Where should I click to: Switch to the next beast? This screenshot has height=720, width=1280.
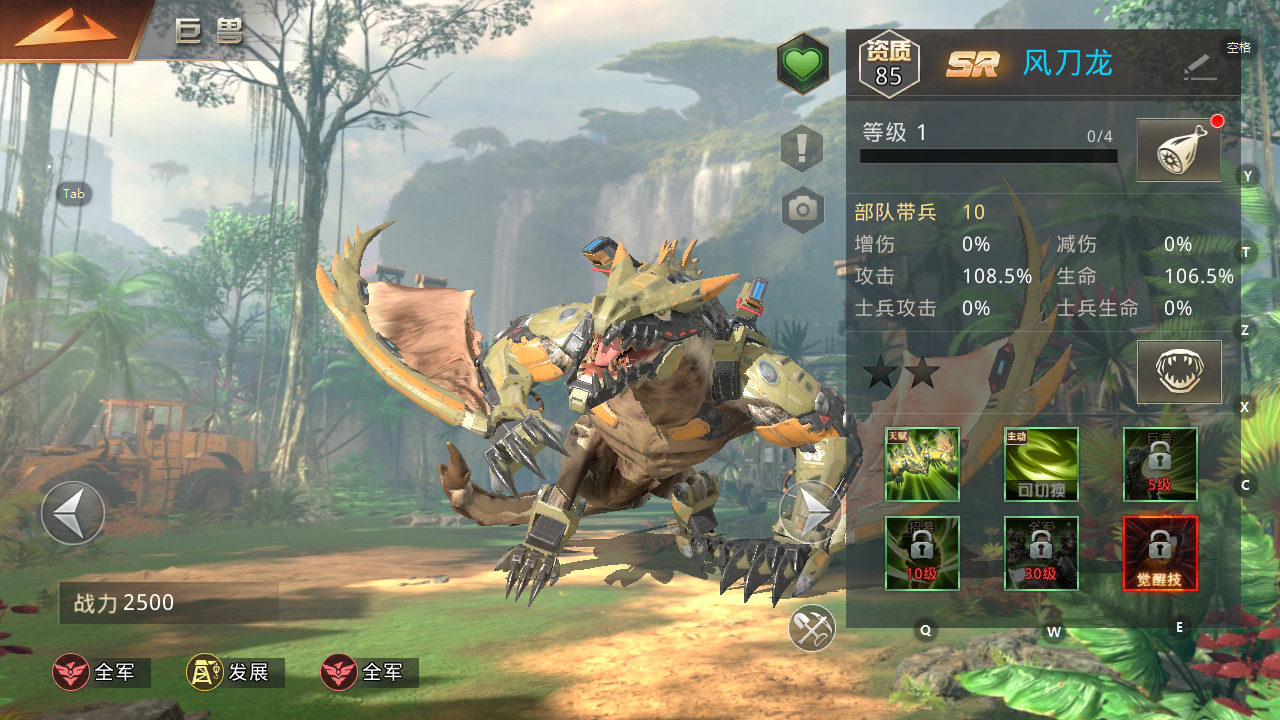pyautogui.click(x=811, y=512)
